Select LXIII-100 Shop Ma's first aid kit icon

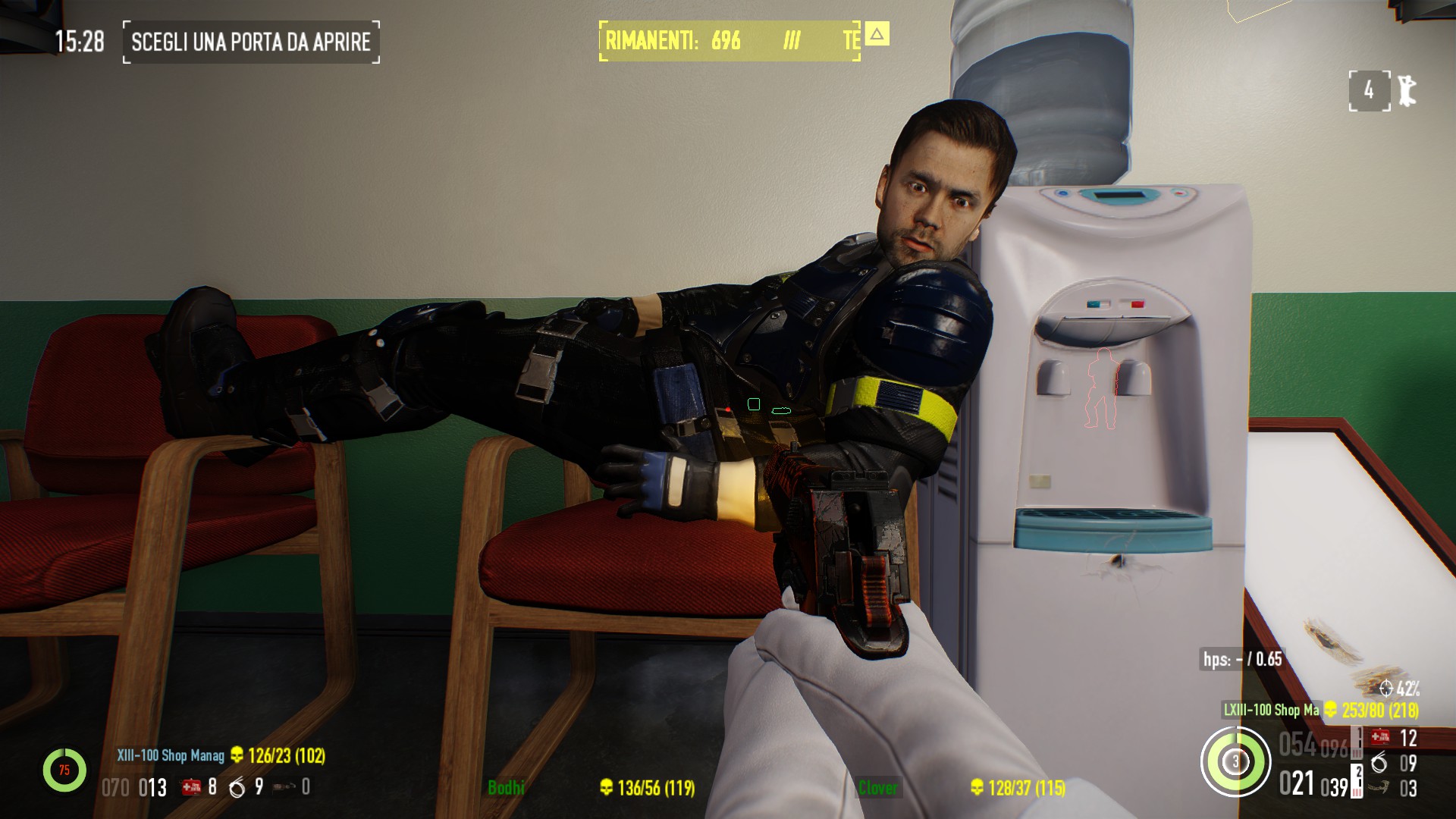[1380, 736]
